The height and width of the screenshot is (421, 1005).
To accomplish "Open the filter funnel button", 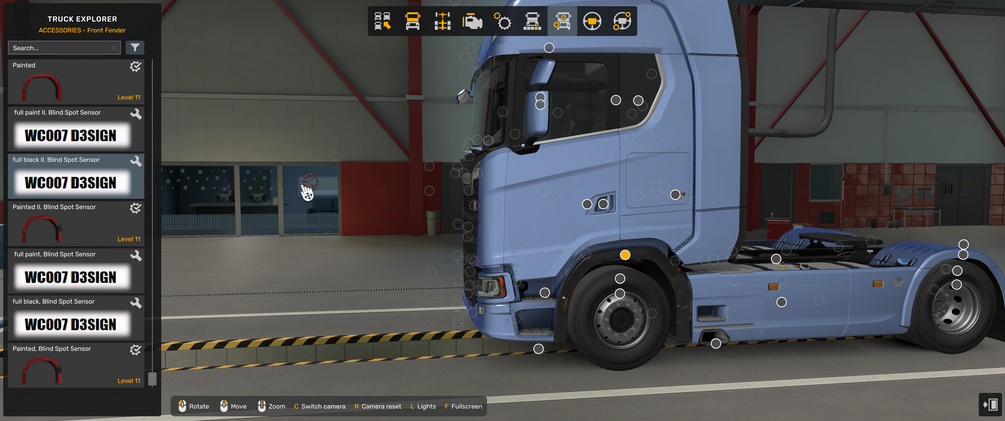I will pyautogui.click(x=136, y=48).
